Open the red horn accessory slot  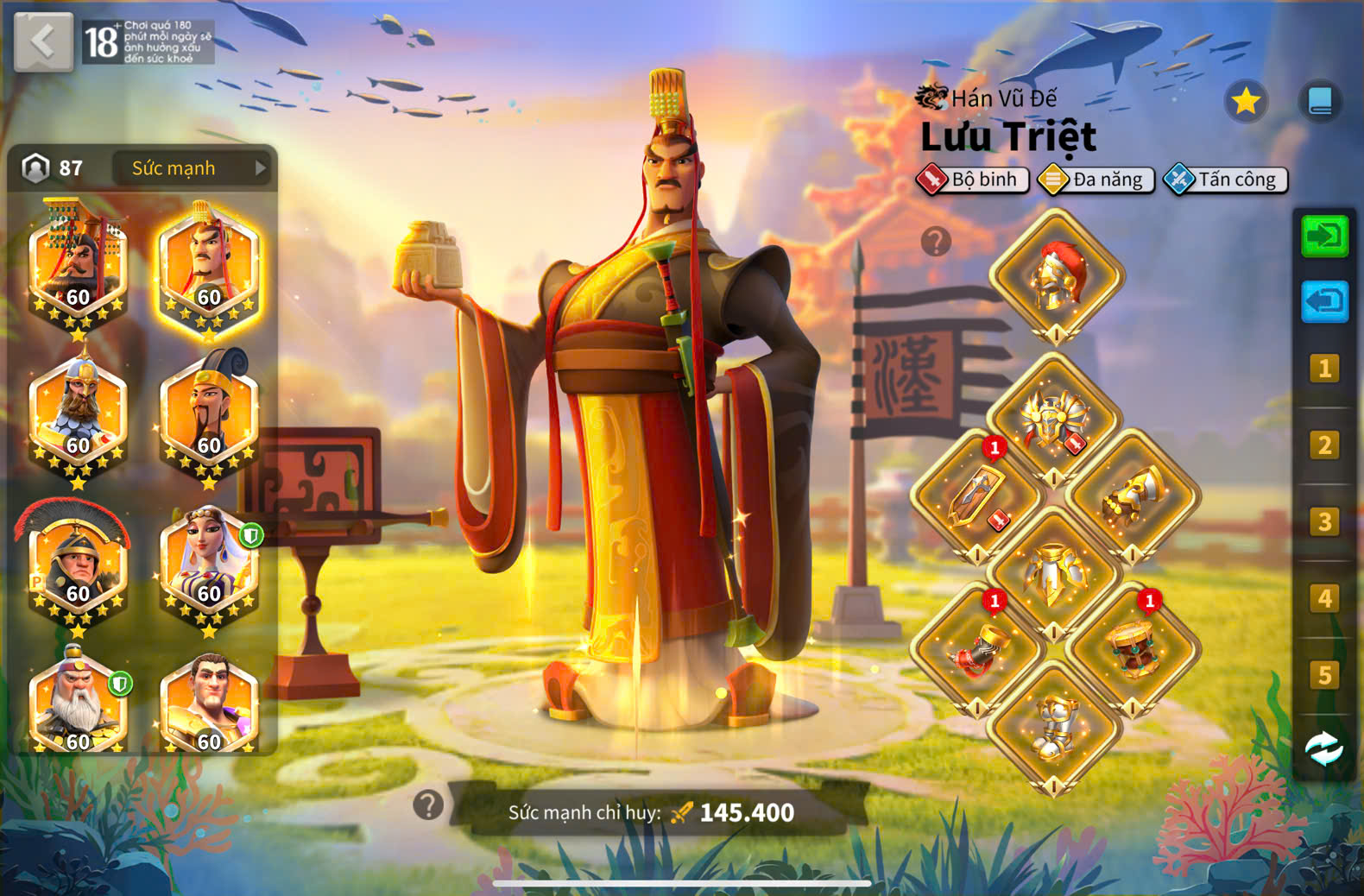point(977,649)
